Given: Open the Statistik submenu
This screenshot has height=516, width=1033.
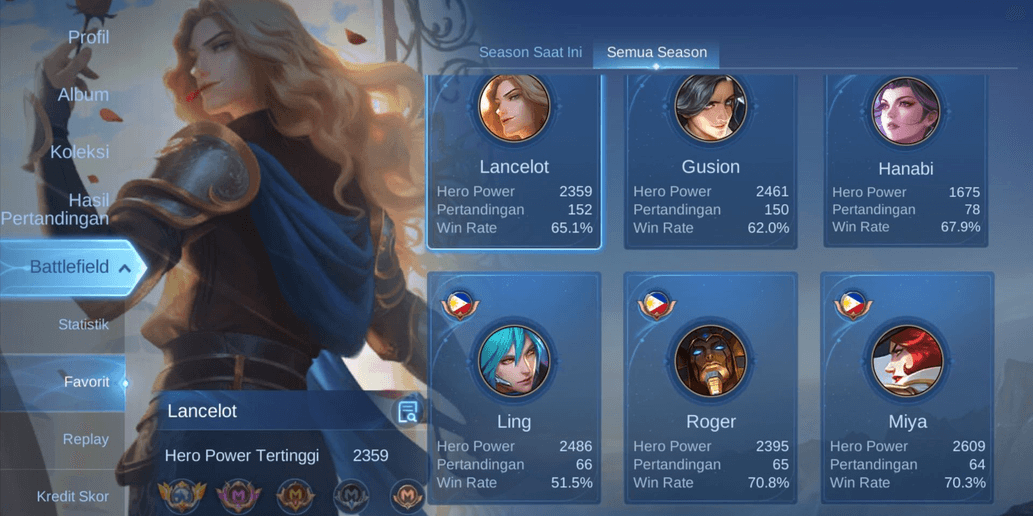Looking at the screenshot, I should (83, 324).
